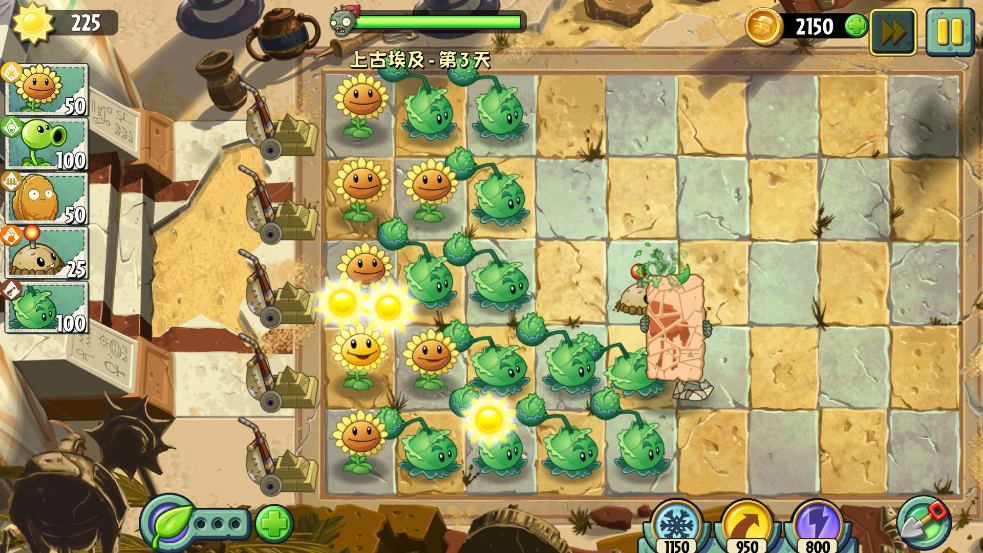Select the Sunflower seed packet
Image resolution: width=983 pixels, height=553 pixels.
click(x=47, y=91)
